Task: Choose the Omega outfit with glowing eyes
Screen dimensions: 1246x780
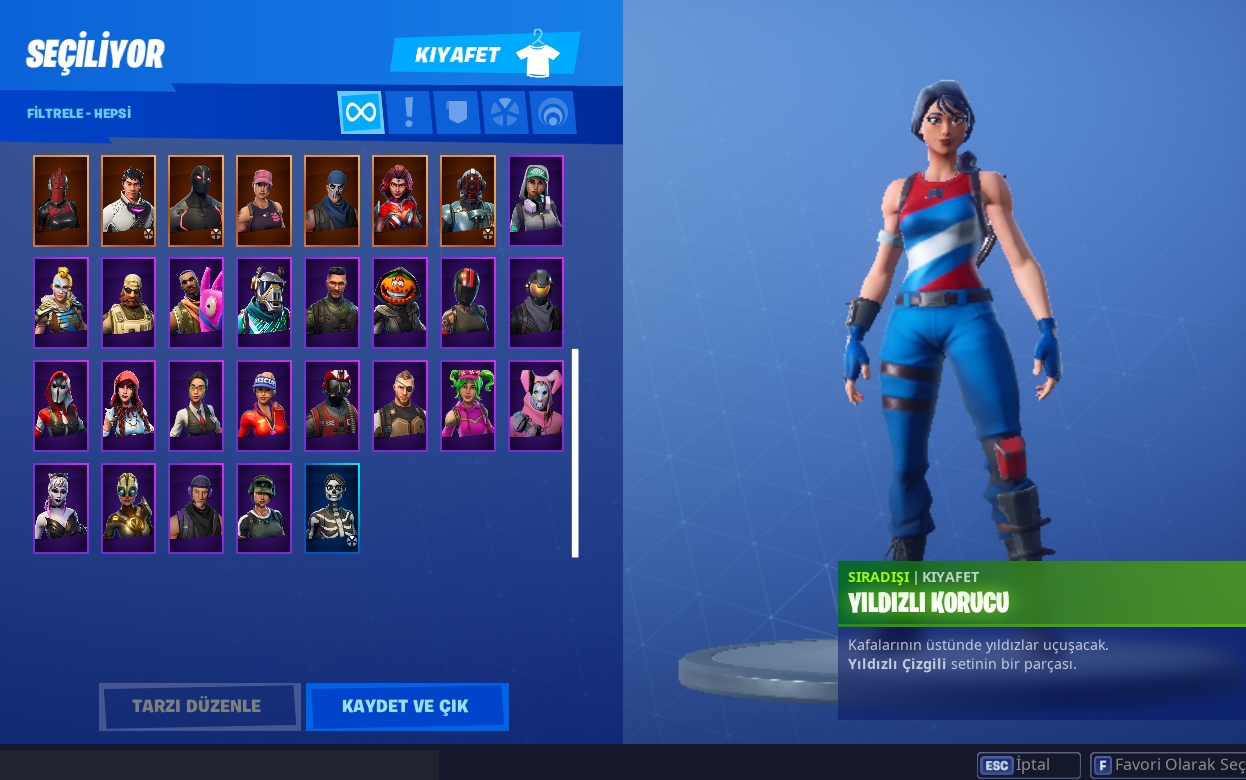Action: 196,200
